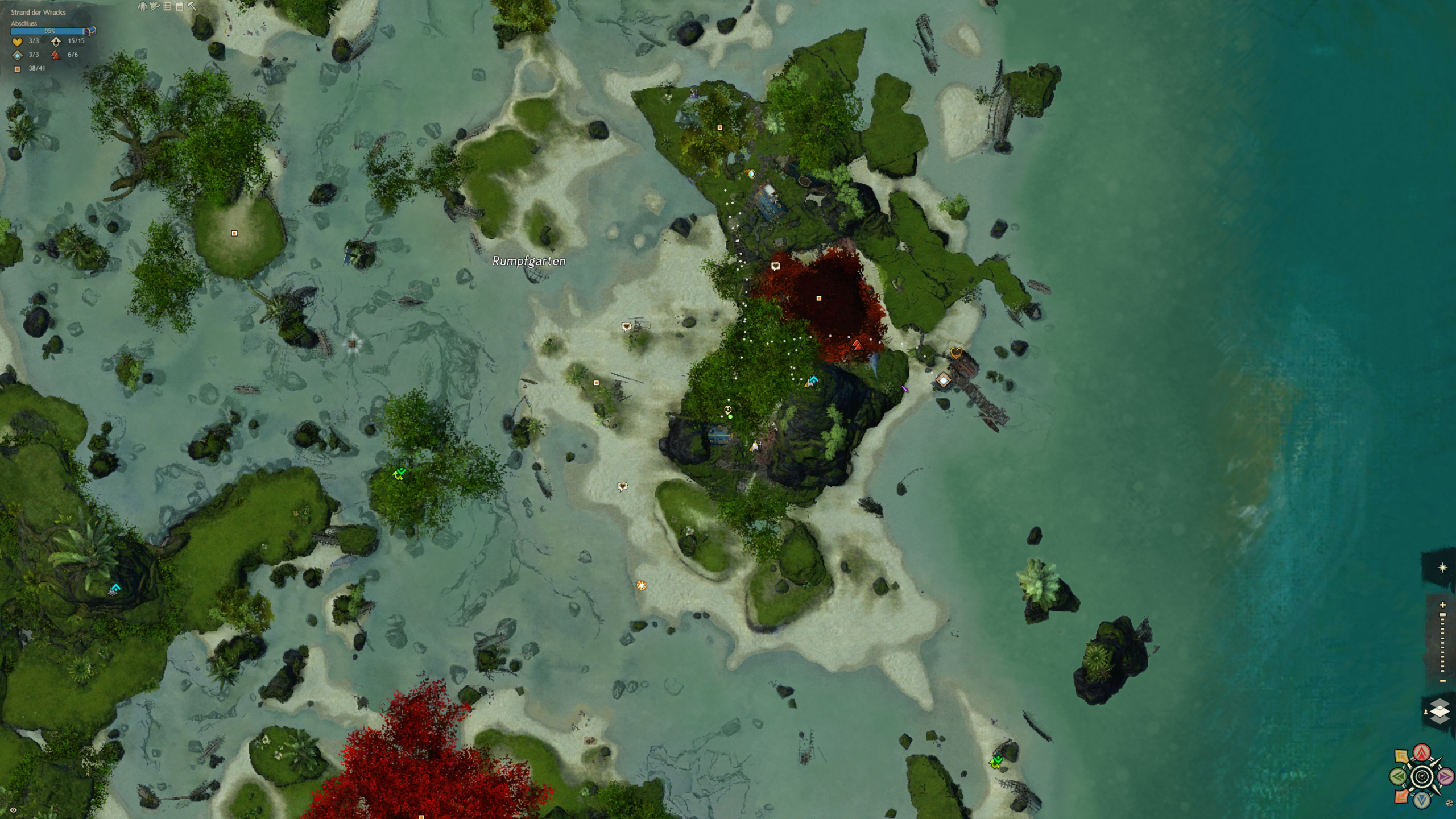This screenshot has height=819, width=1456.
Task: Select the red vista marker on map
Action: (857, 345)
